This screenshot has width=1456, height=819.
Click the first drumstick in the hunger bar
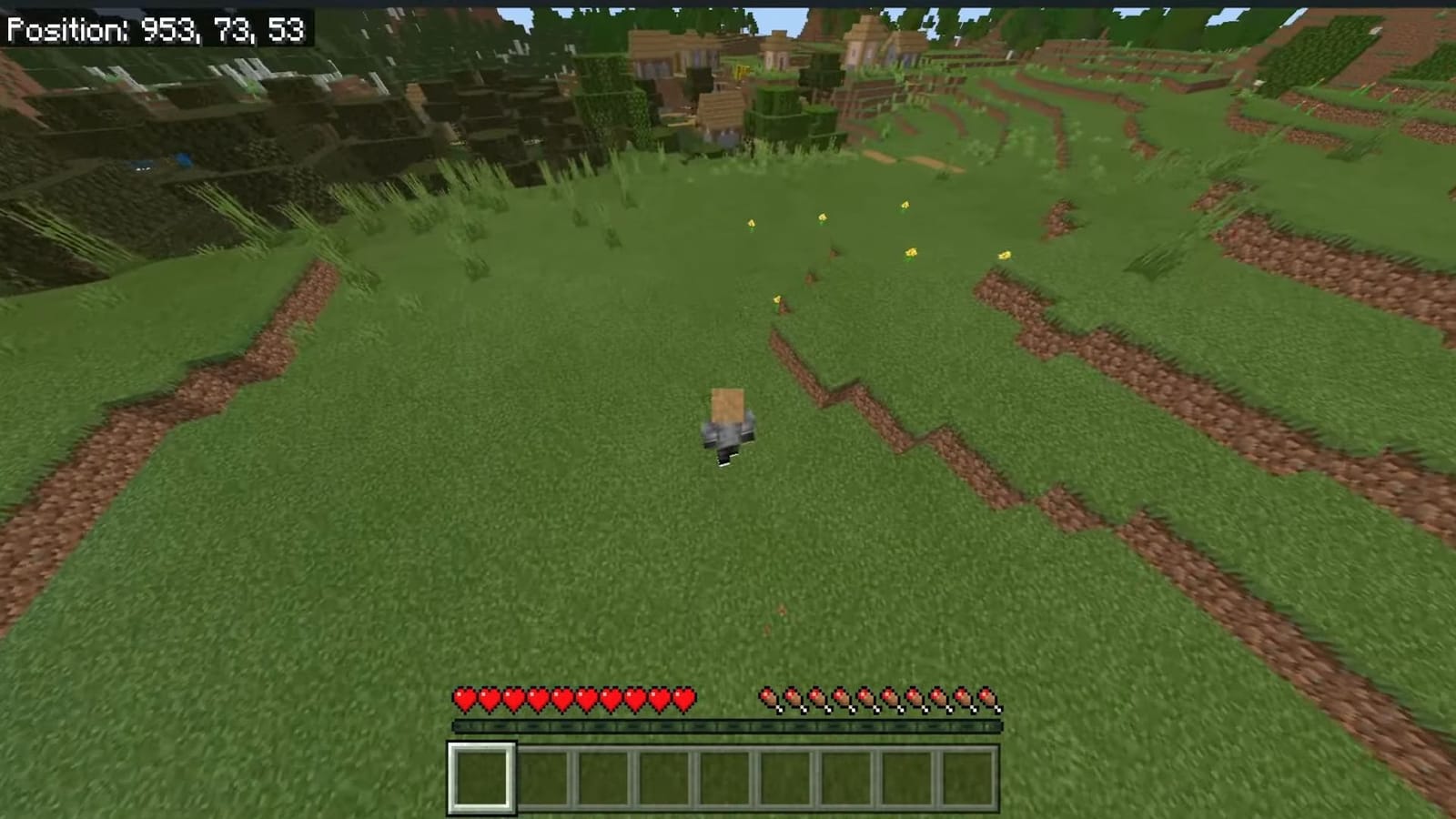coord(770,698)
